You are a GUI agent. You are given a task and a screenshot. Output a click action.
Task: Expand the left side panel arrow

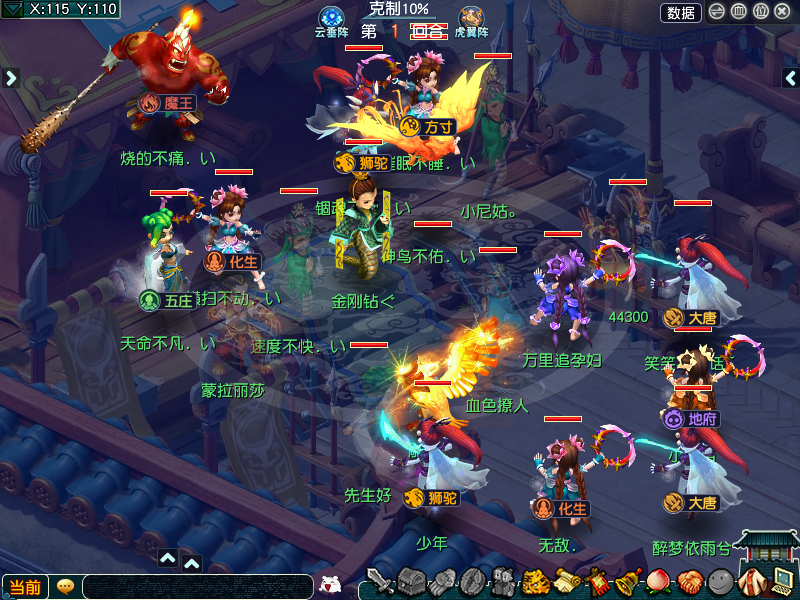11,77
